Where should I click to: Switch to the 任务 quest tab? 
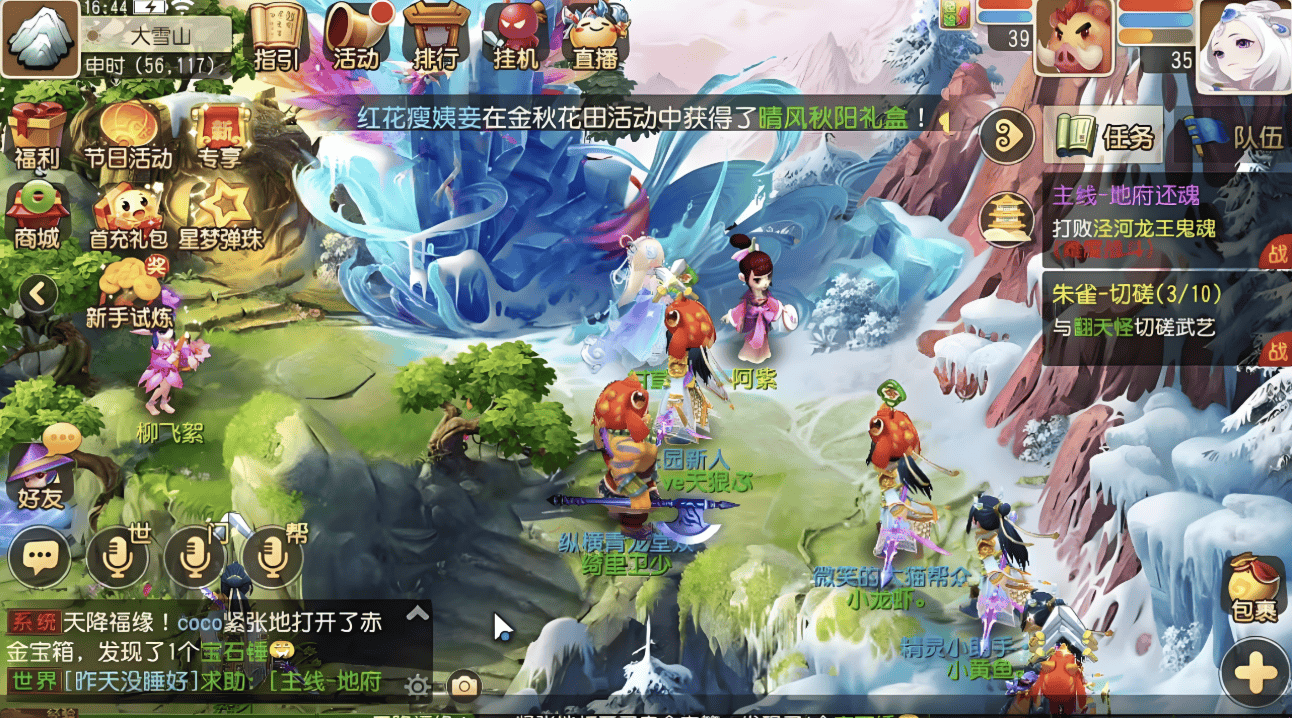(1104, 136)
